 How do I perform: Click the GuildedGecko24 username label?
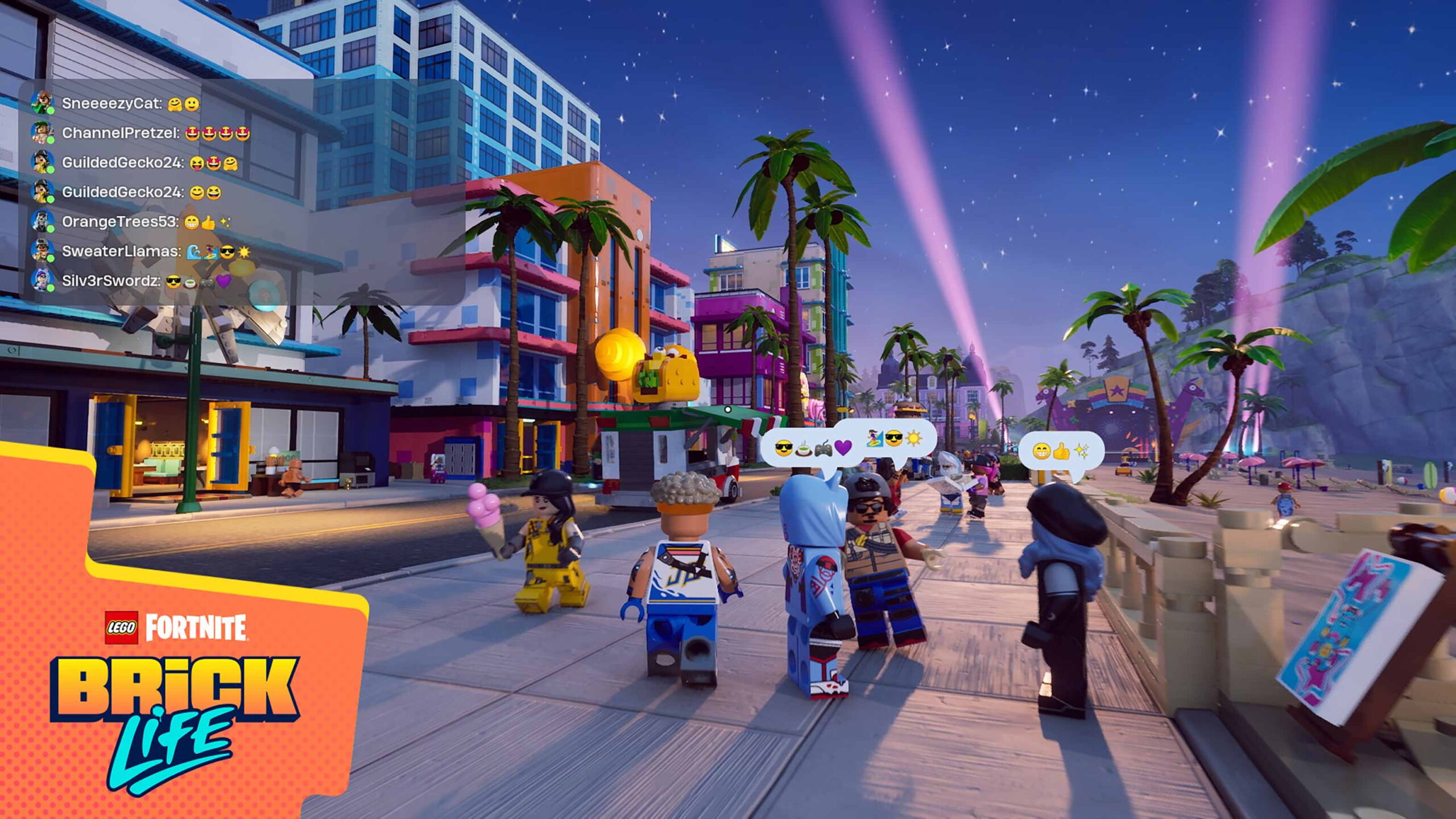point(122,163)
